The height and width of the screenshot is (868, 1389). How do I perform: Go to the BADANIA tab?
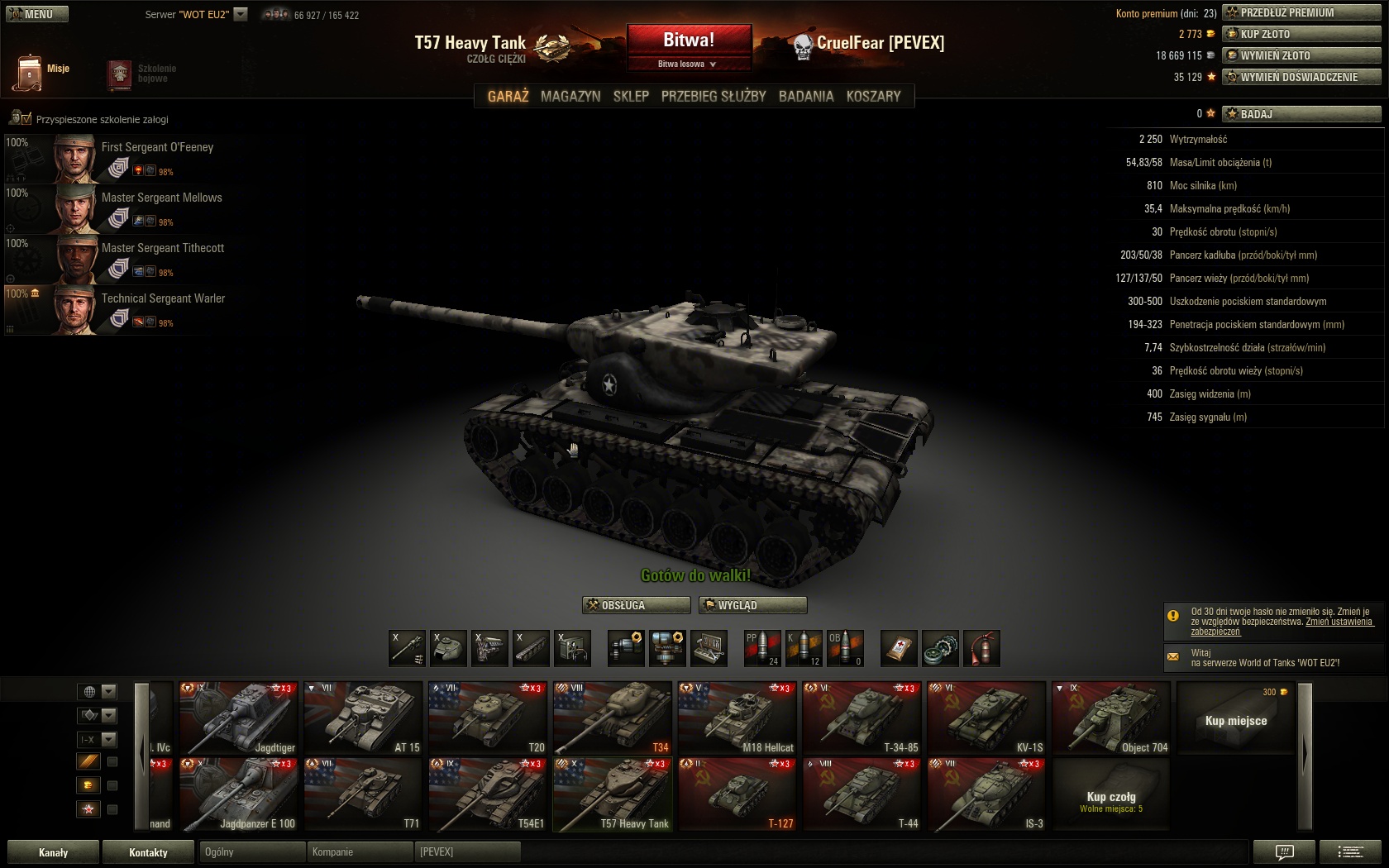[806, 96]
